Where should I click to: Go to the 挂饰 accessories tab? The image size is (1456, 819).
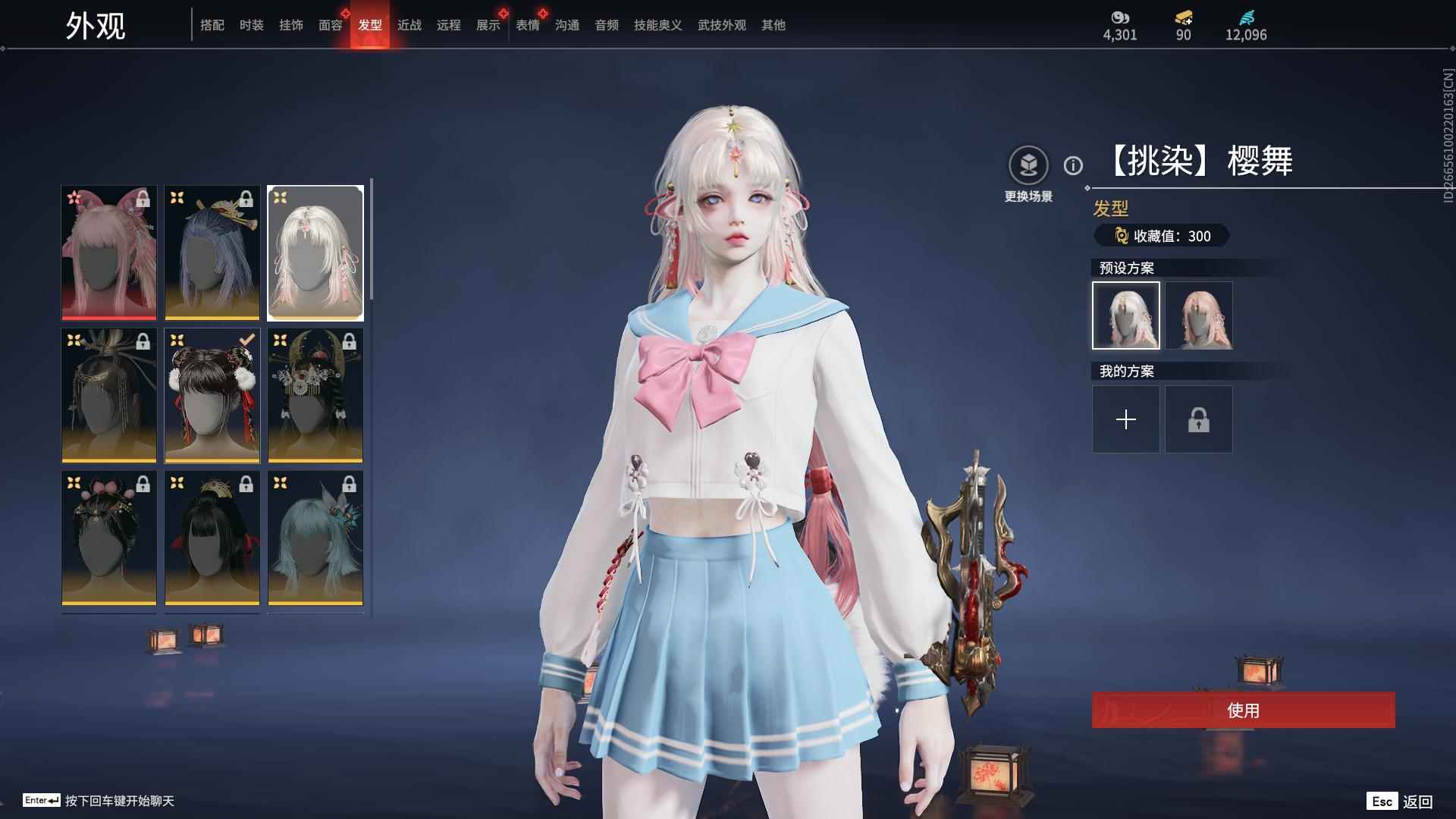coord(291,25)
